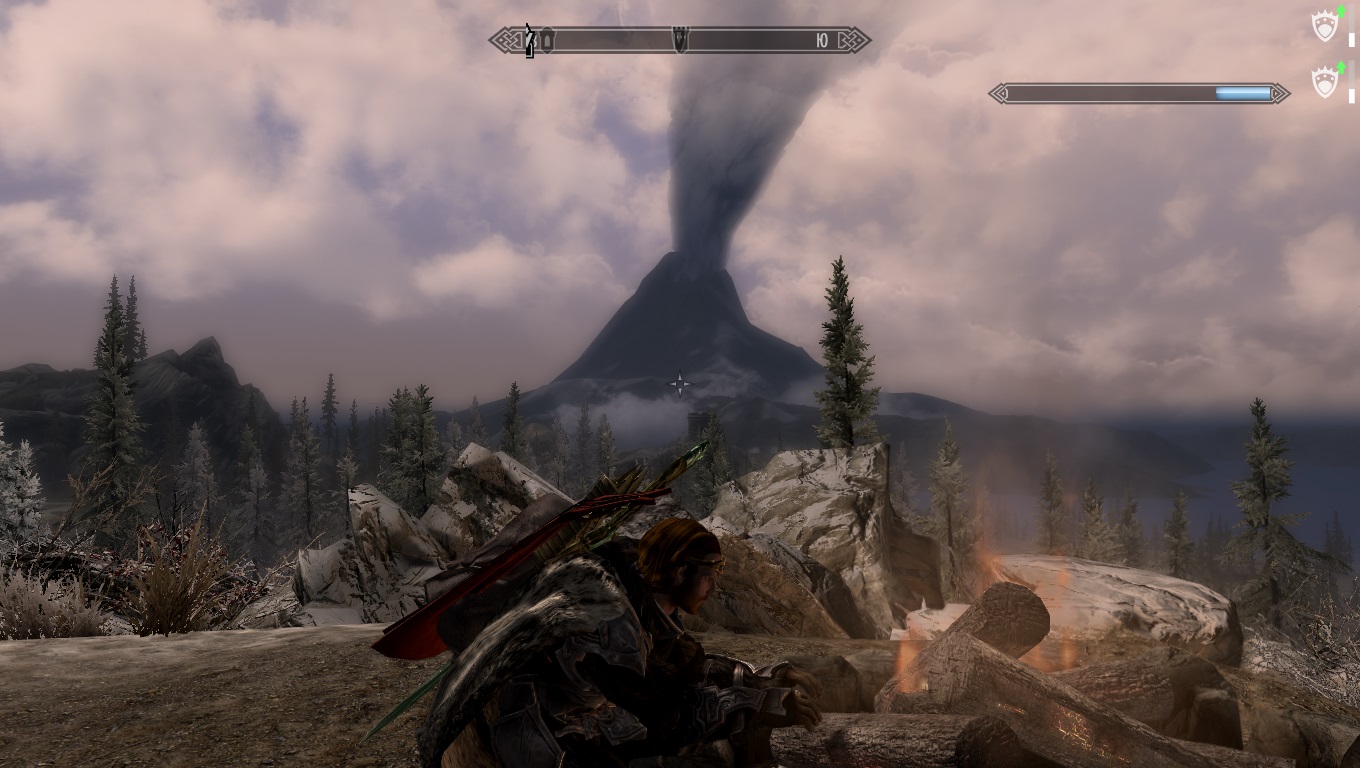Click the Ю cardinal direction letter on the compass
The width and height of the screenshot is (1360, 768).
tap(821, 40)
